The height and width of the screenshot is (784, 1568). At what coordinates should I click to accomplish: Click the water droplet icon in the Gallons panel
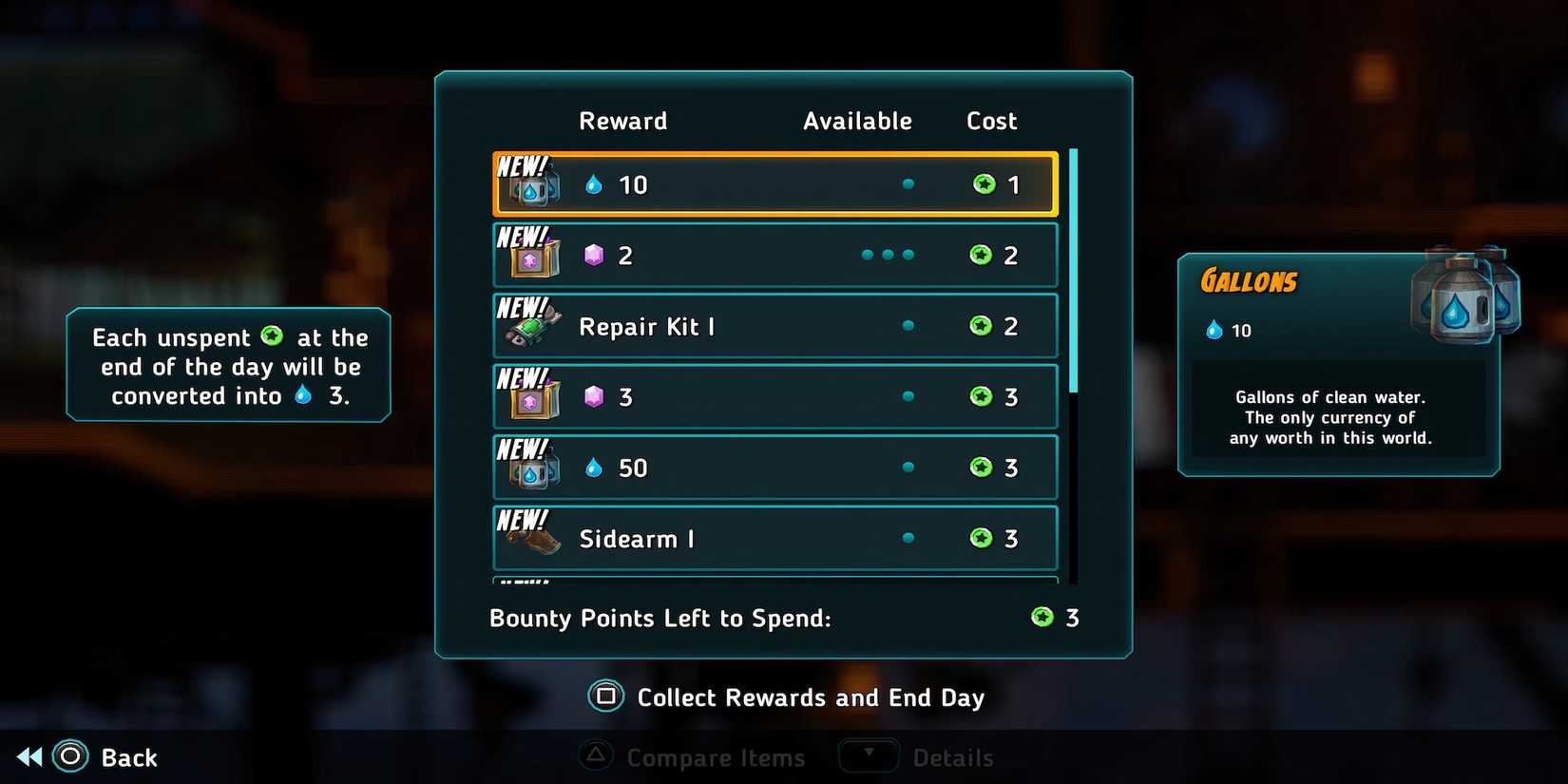1214,330
